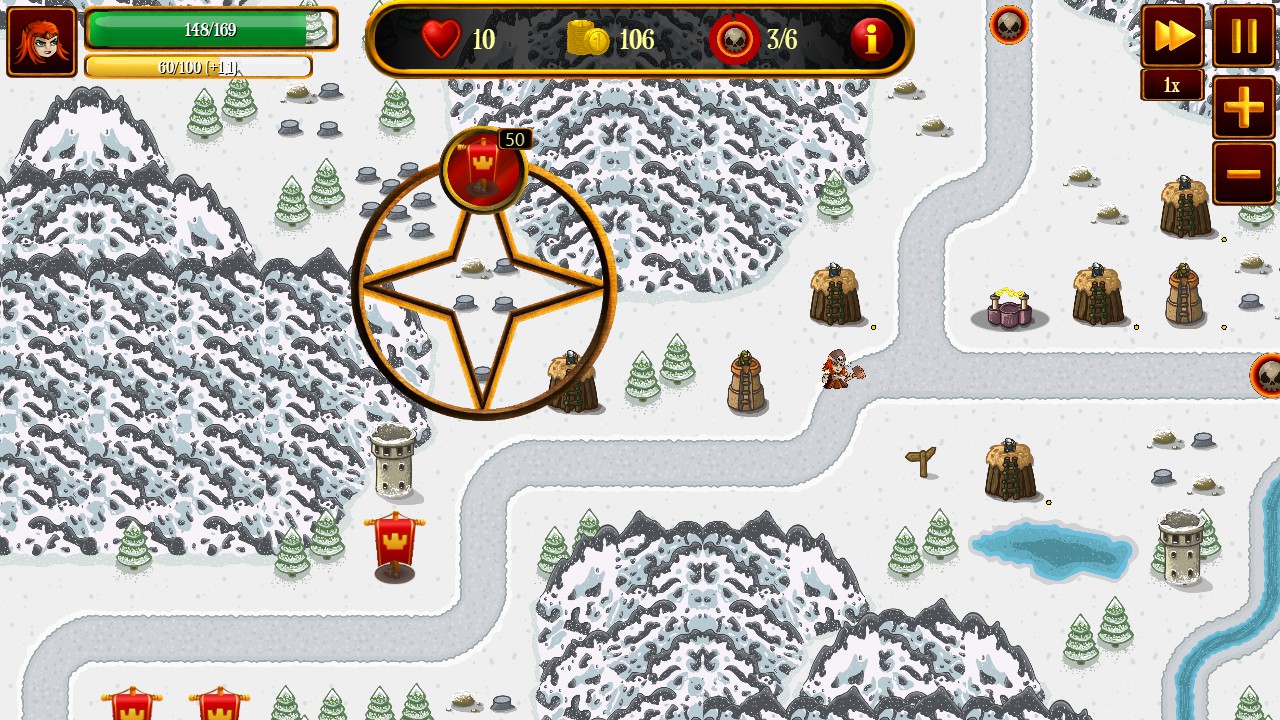
Task: Buy the 50-gold banner tower option
Action: [x=483, y=169]
